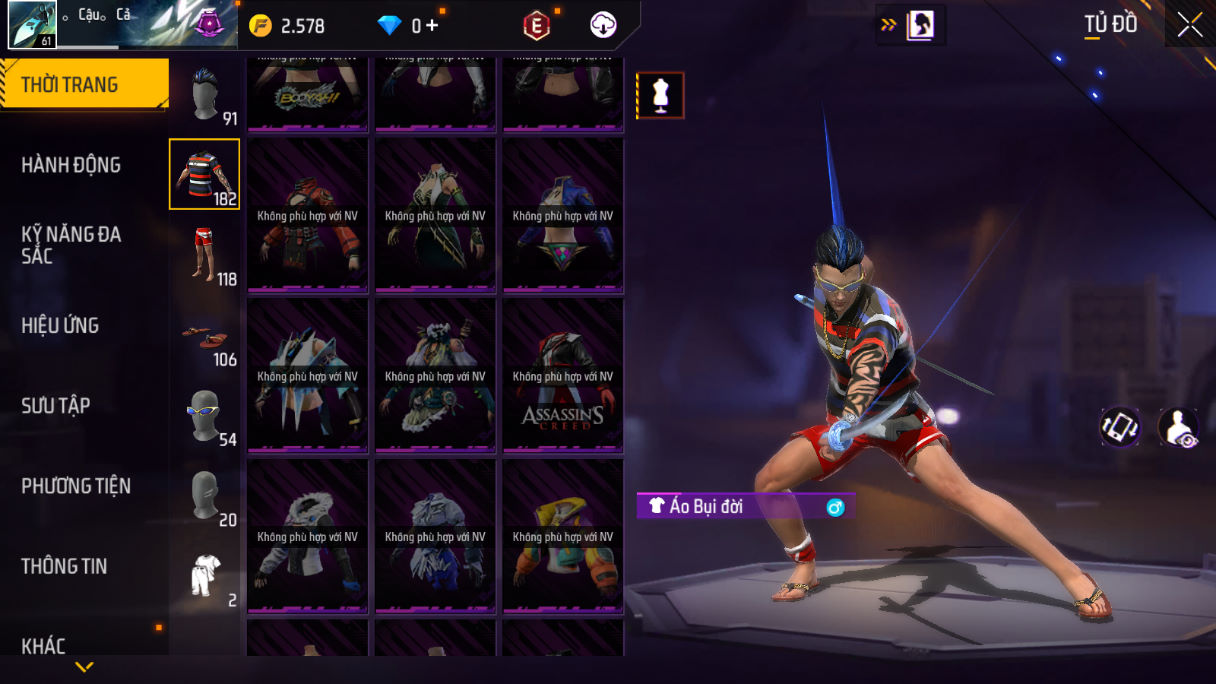Open the PHƯƠNG TIỆN tab
Image resolution: width=1216 pixels, height=684 pixels.
[76, 486]
